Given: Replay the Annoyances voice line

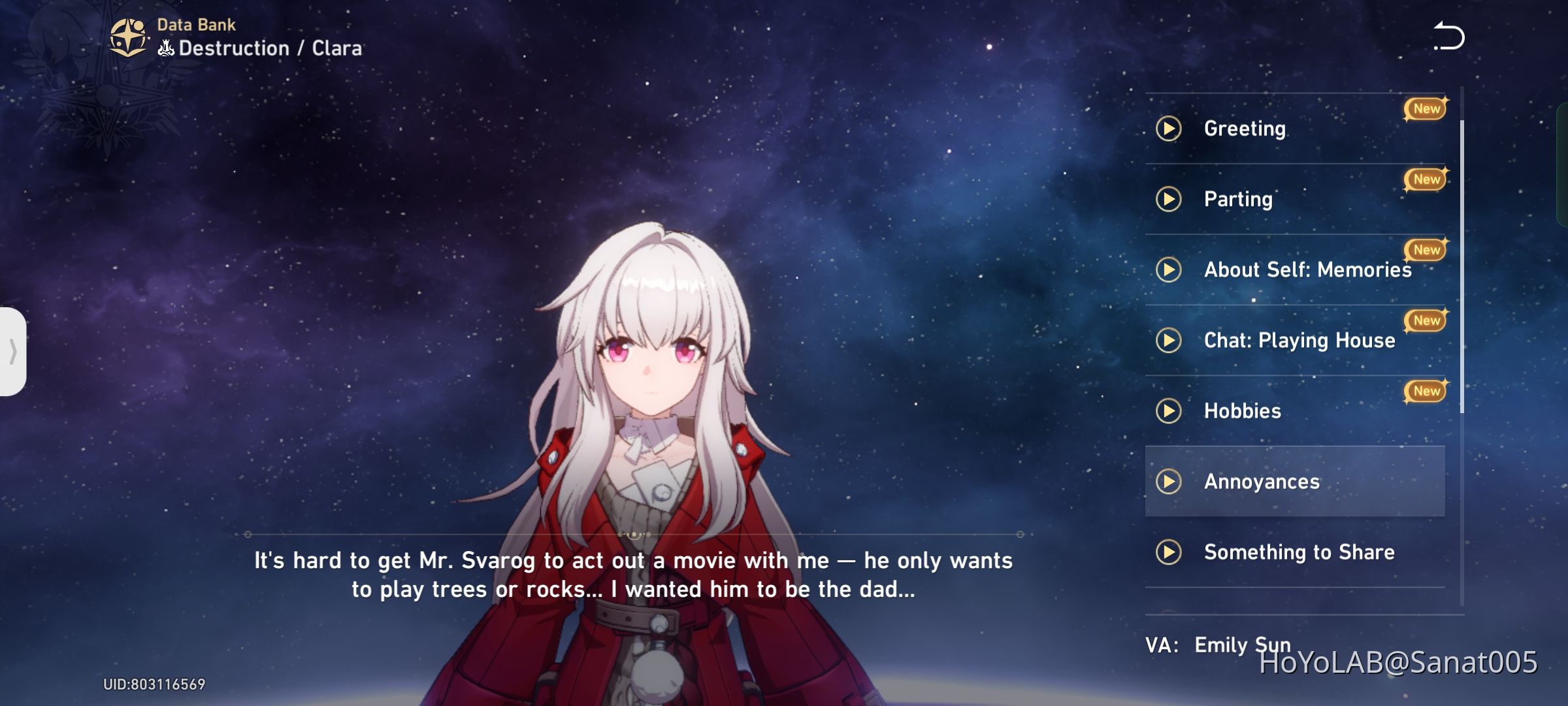Looking at the screenshot, I should [1169, 482].
